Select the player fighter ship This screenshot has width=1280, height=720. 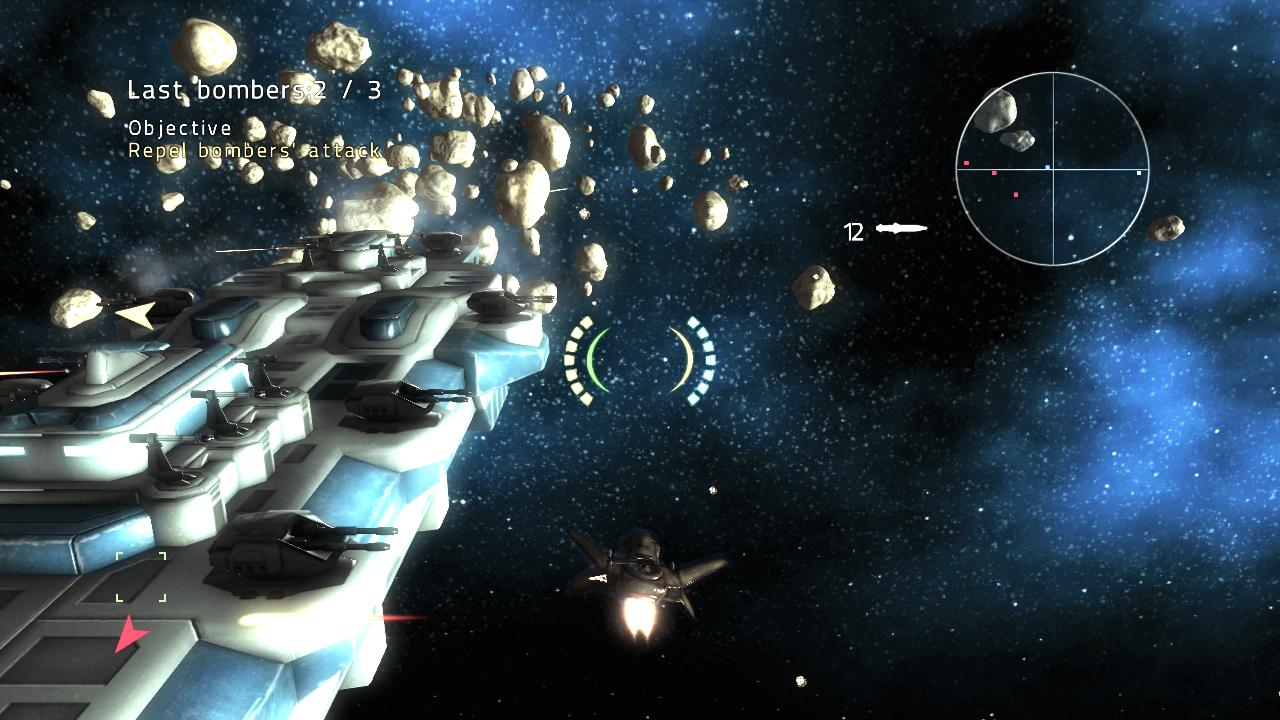642,575
